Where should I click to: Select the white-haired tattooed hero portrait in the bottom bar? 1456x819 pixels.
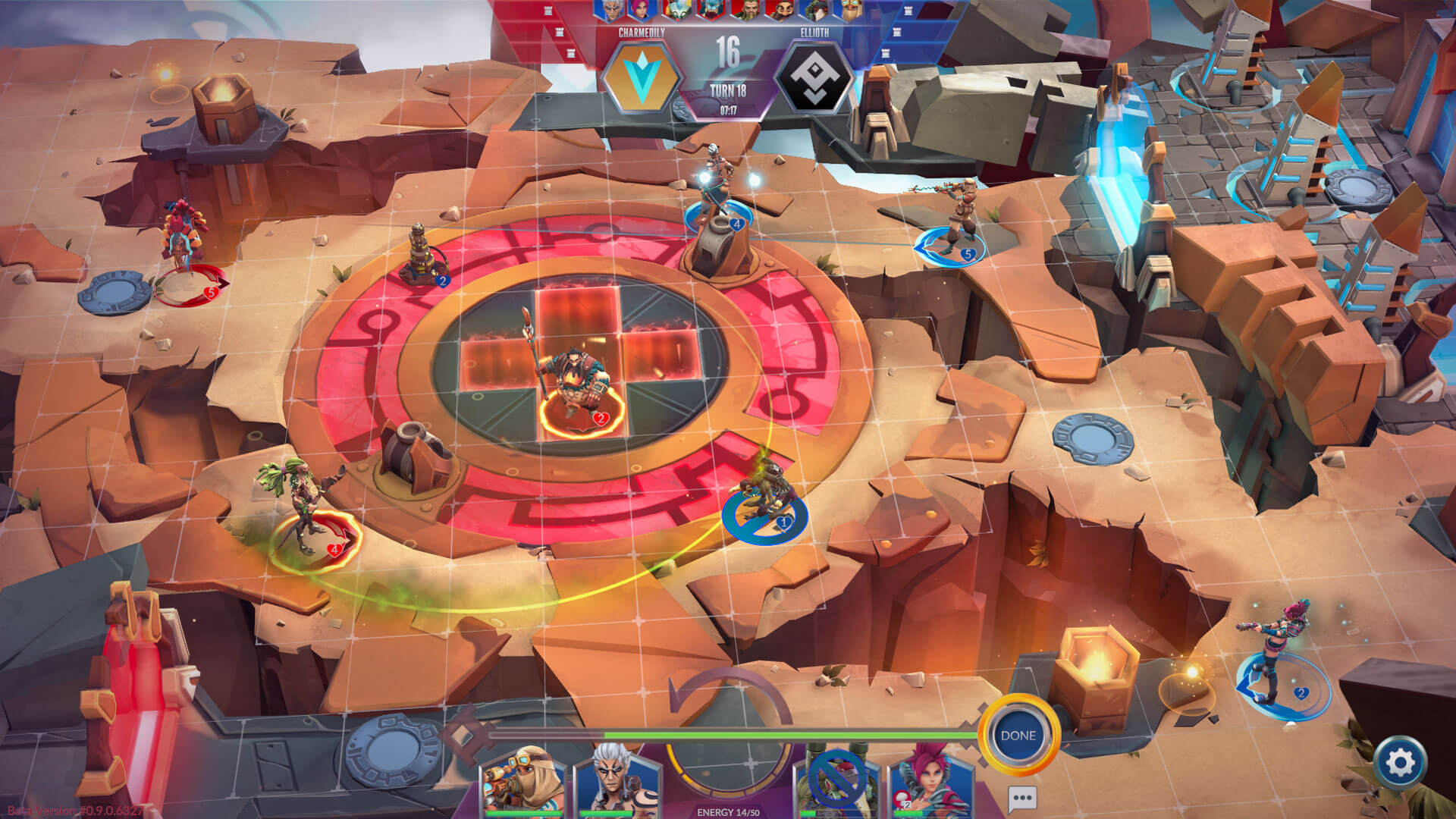616,781
